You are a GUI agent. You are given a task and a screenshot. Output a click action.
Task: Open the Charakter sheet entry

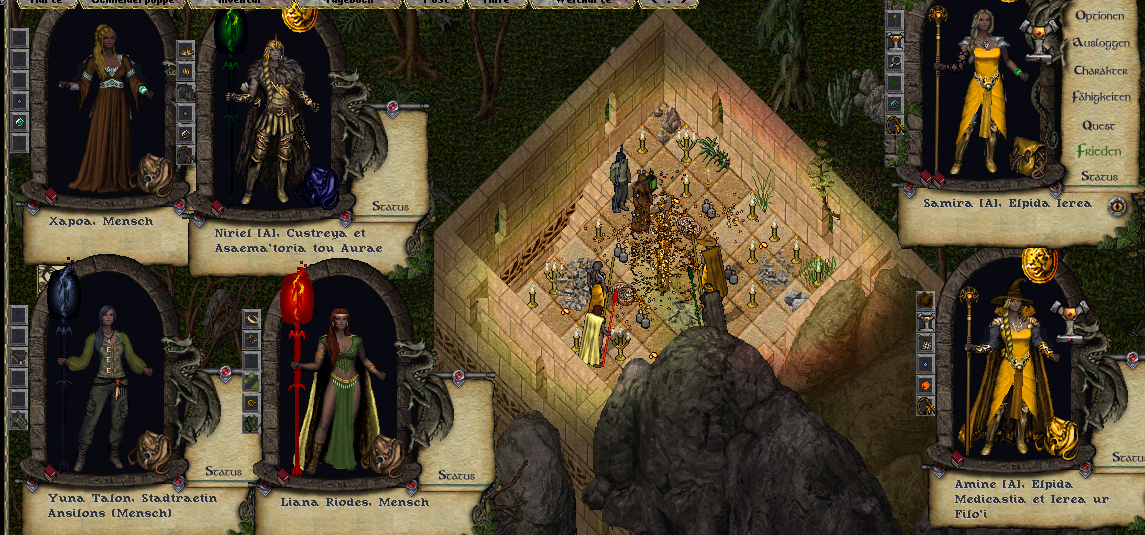pyautogui.click(x=1101, y=71)
